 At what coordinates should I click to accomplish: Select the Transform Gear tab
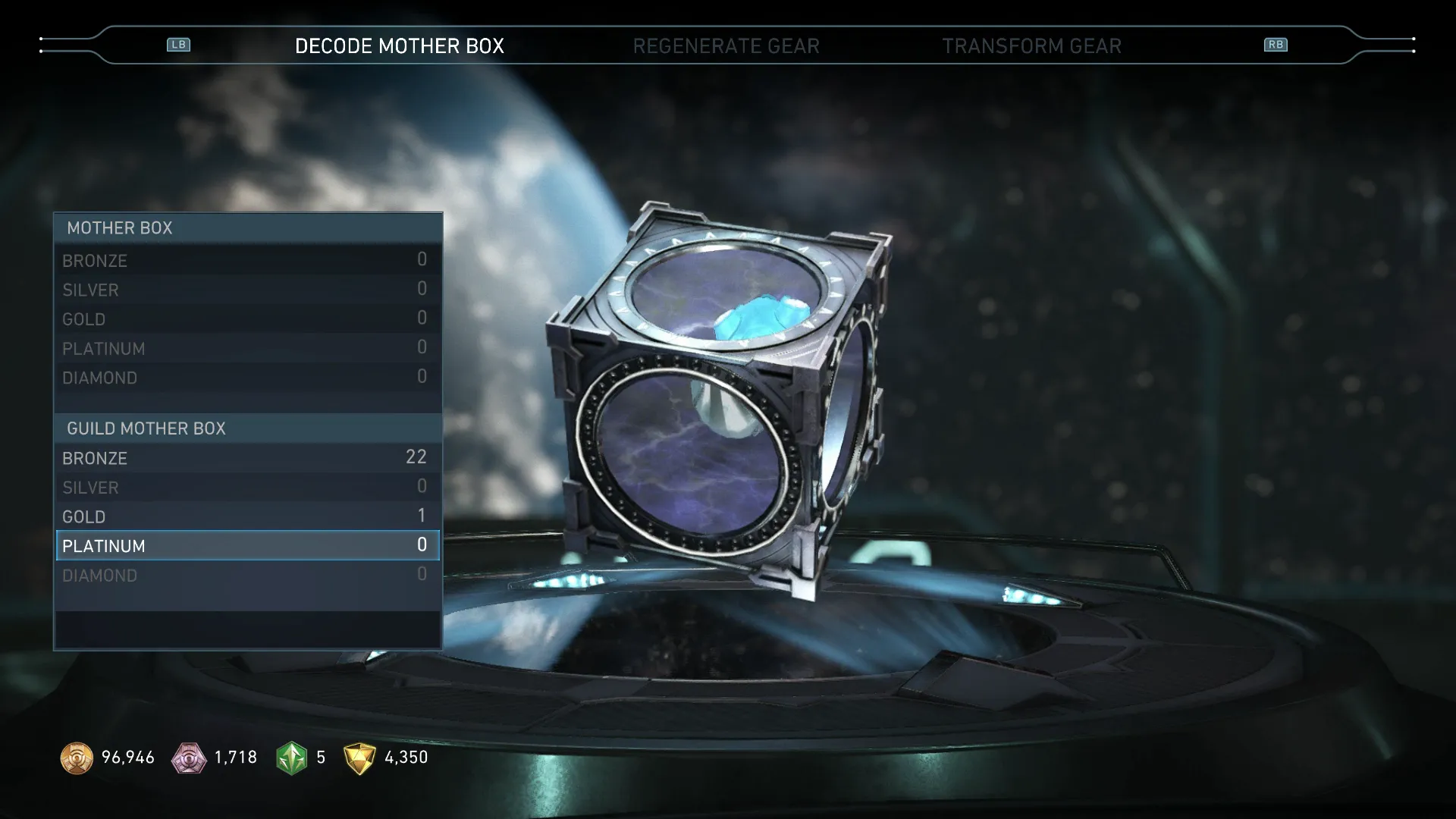(x=1031, y=46)
